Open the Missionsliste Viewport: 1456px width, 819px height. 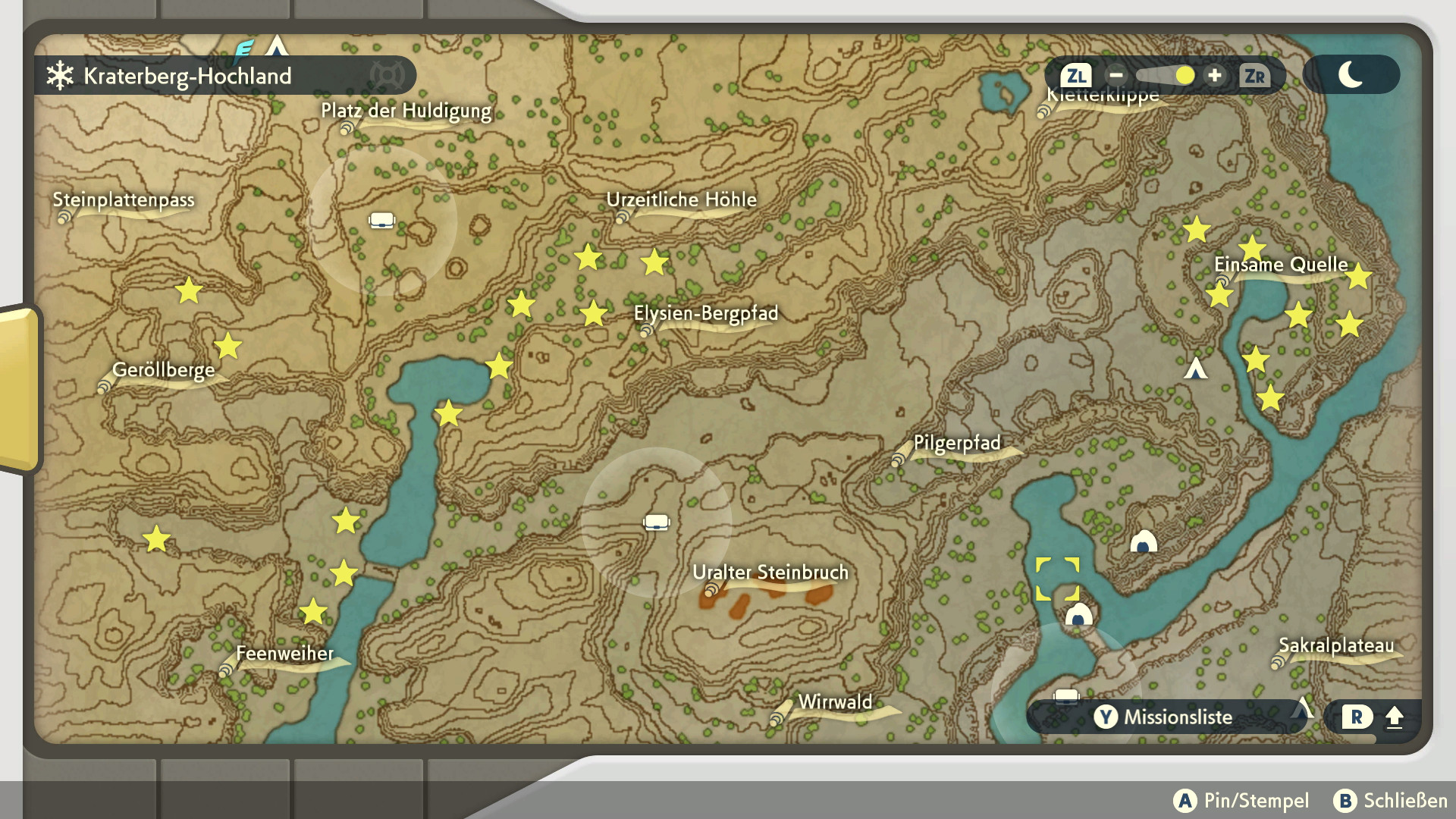1164,717
